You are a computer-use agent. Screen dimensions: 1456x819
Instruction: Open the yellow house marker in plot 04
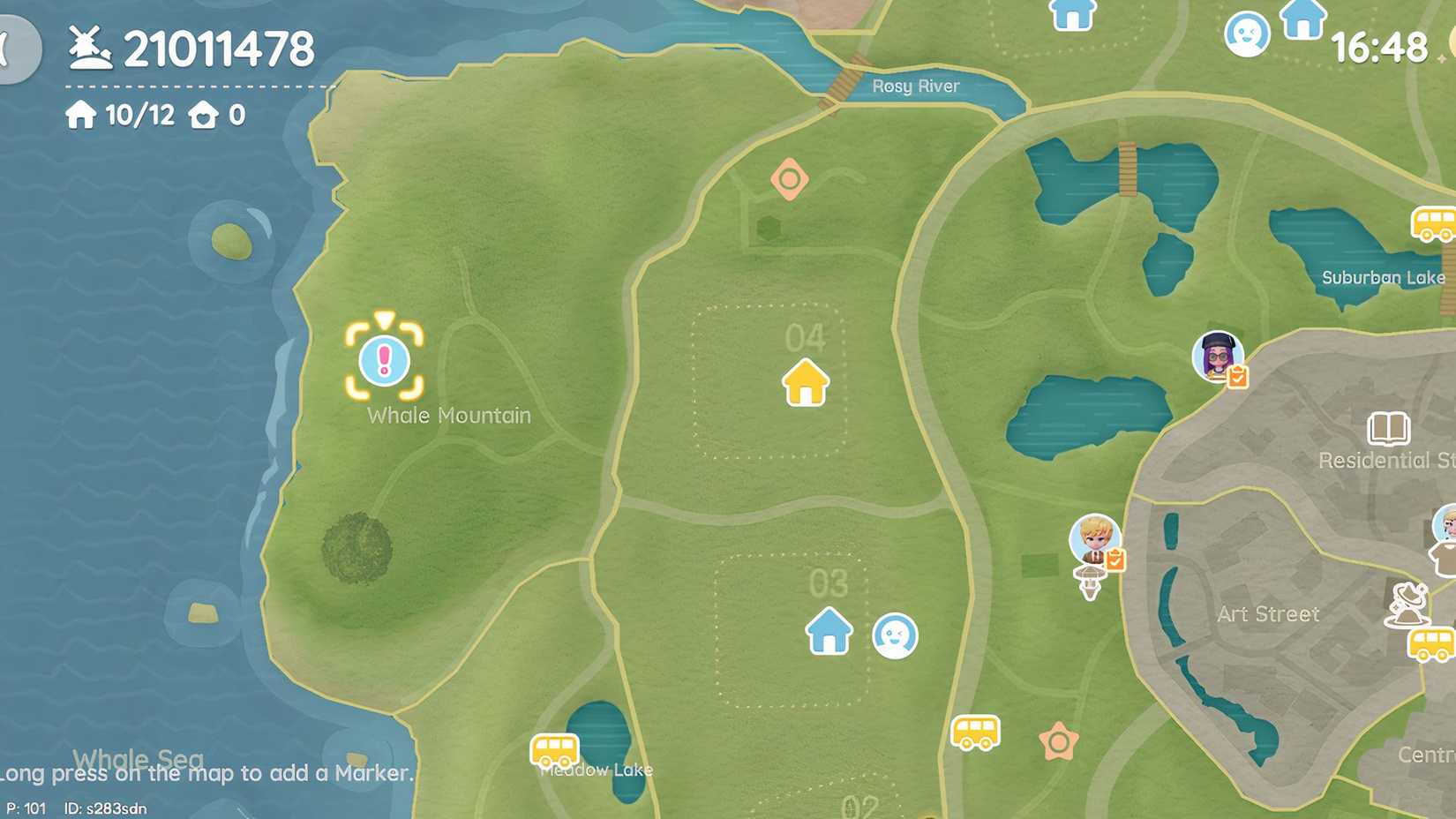click(807, 384)
